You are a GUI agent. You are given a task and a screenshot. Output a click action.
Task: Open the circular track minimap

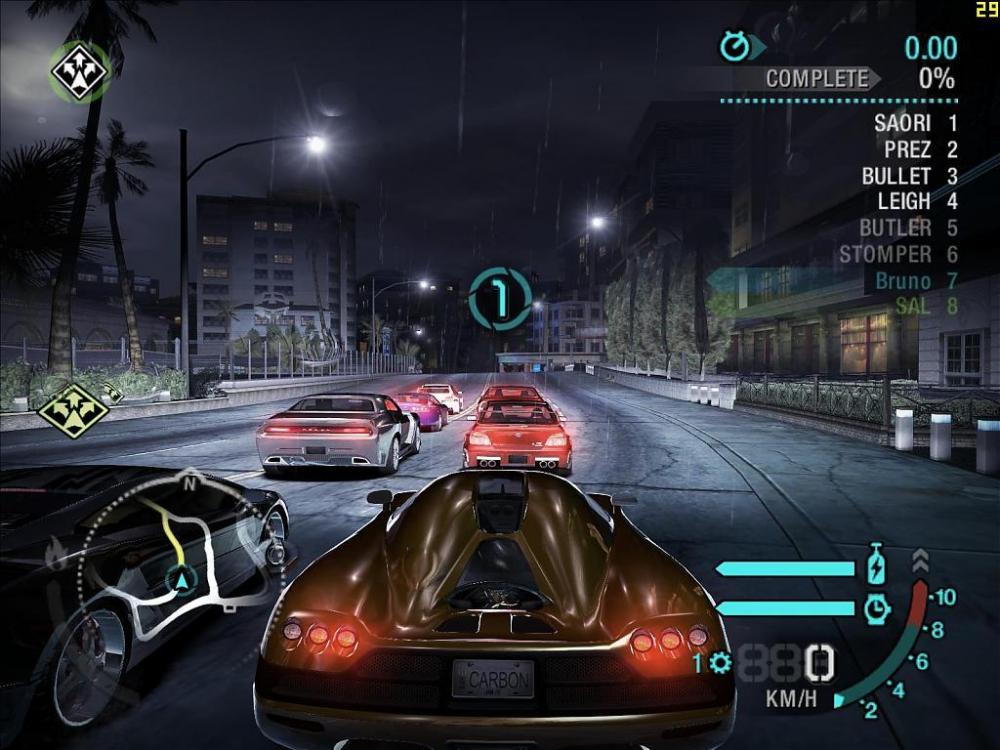tap(182, 566)
